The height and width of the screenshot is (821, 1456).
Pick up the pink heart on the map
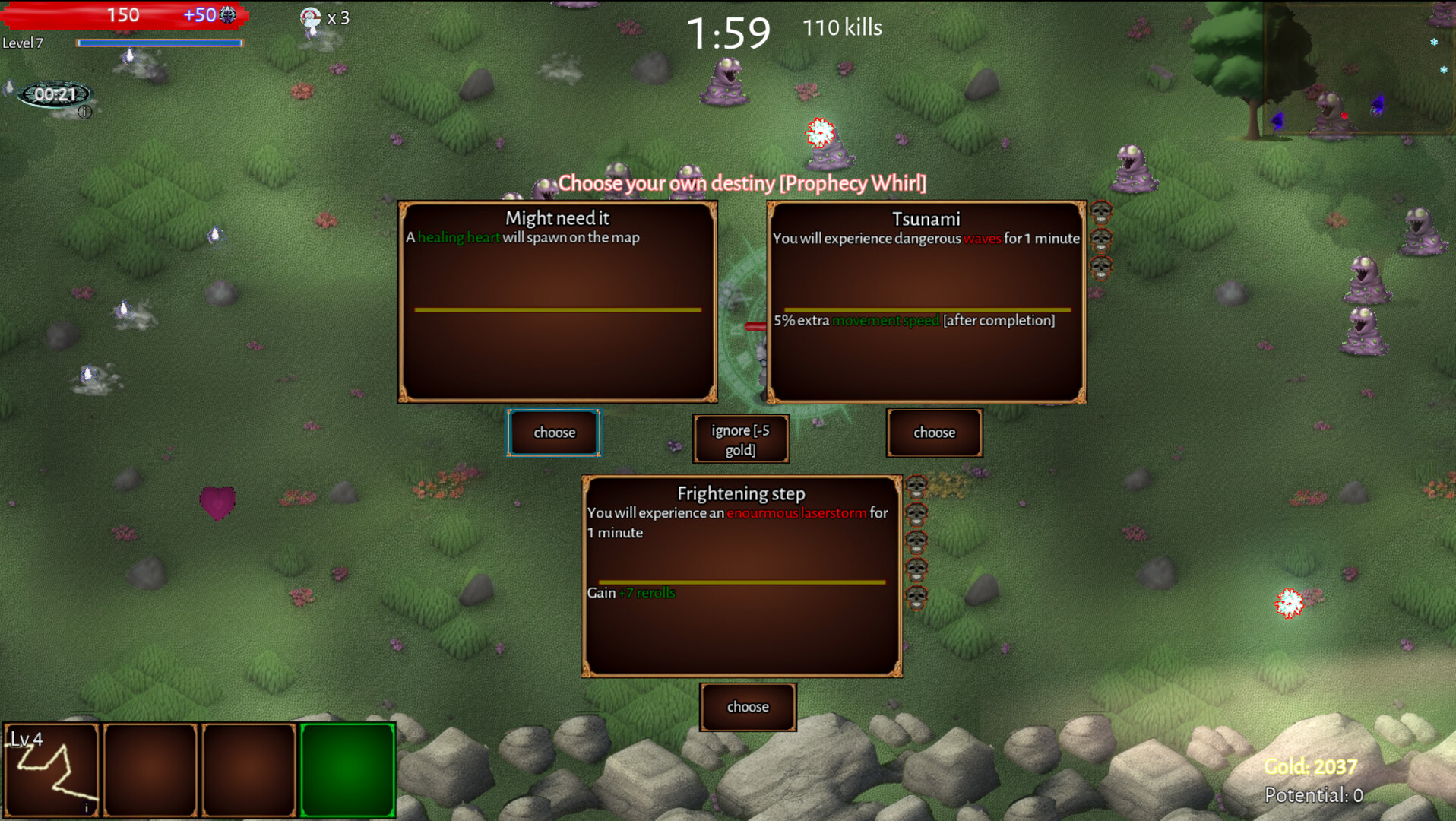[x=219, y=502]
